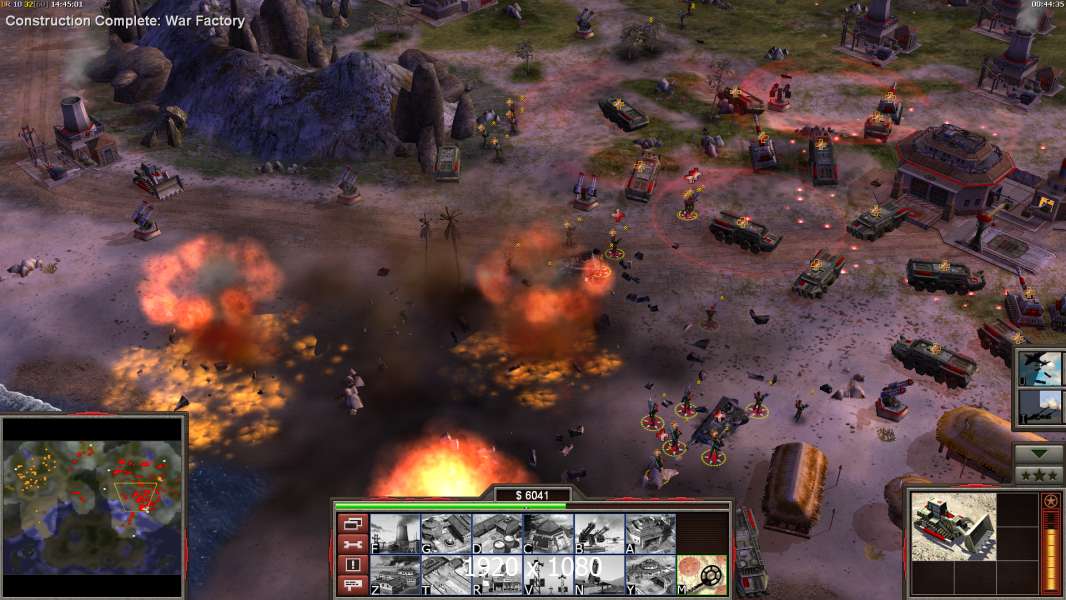
Task: Open the overlapping windows options button
Action: pos(351,523)
